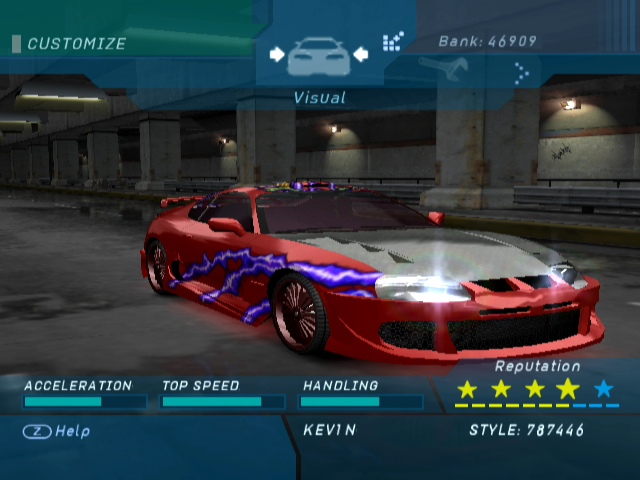Select the Visual car customization icon
This screenshot has width=640, height=480.
tap(319, 56)
